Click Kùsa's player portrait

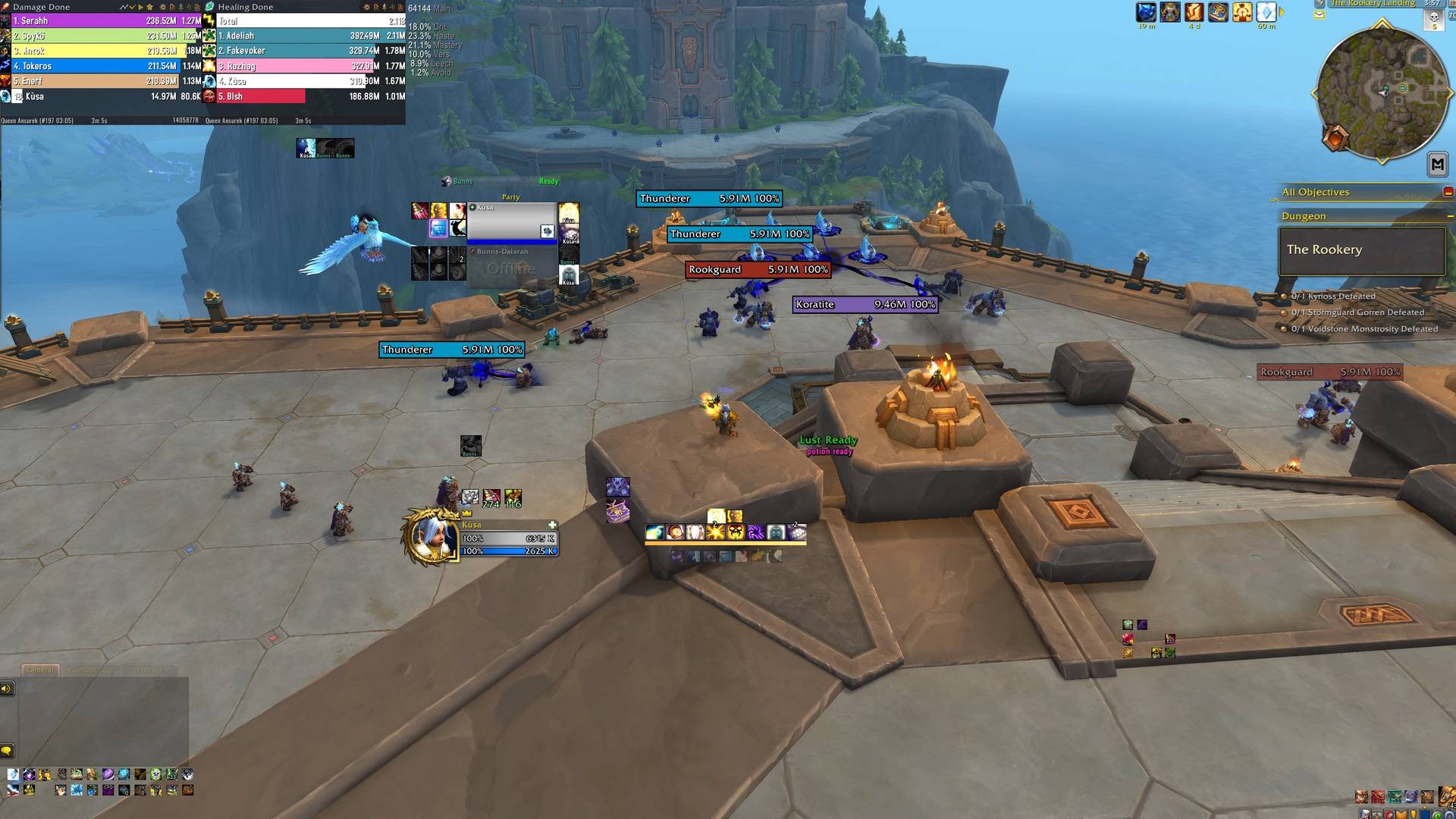(x=430, y=535)
